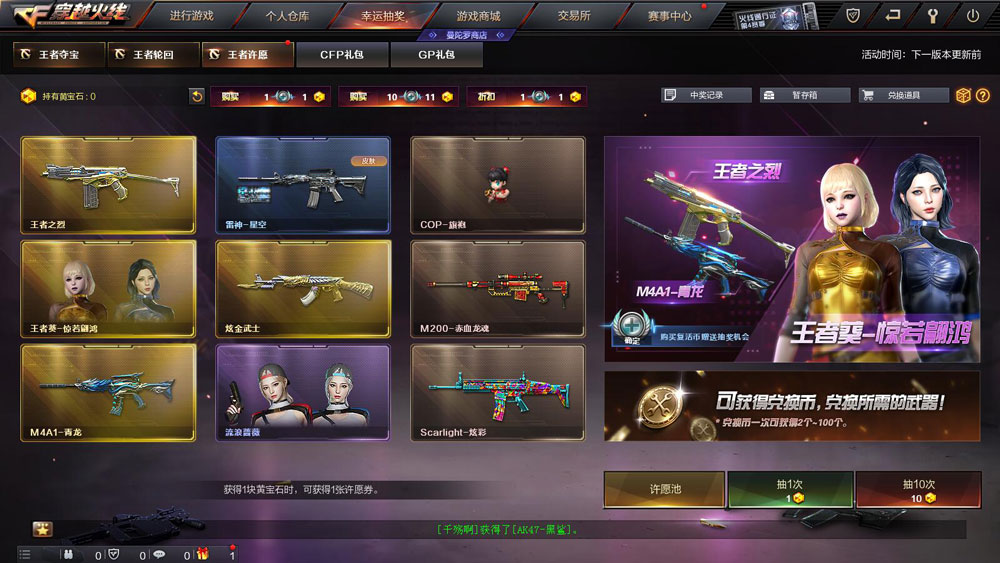Screen dimensions: 1000x563
Task: Select the 王者之烈 weapon prize tile
Action: (108, 184)
